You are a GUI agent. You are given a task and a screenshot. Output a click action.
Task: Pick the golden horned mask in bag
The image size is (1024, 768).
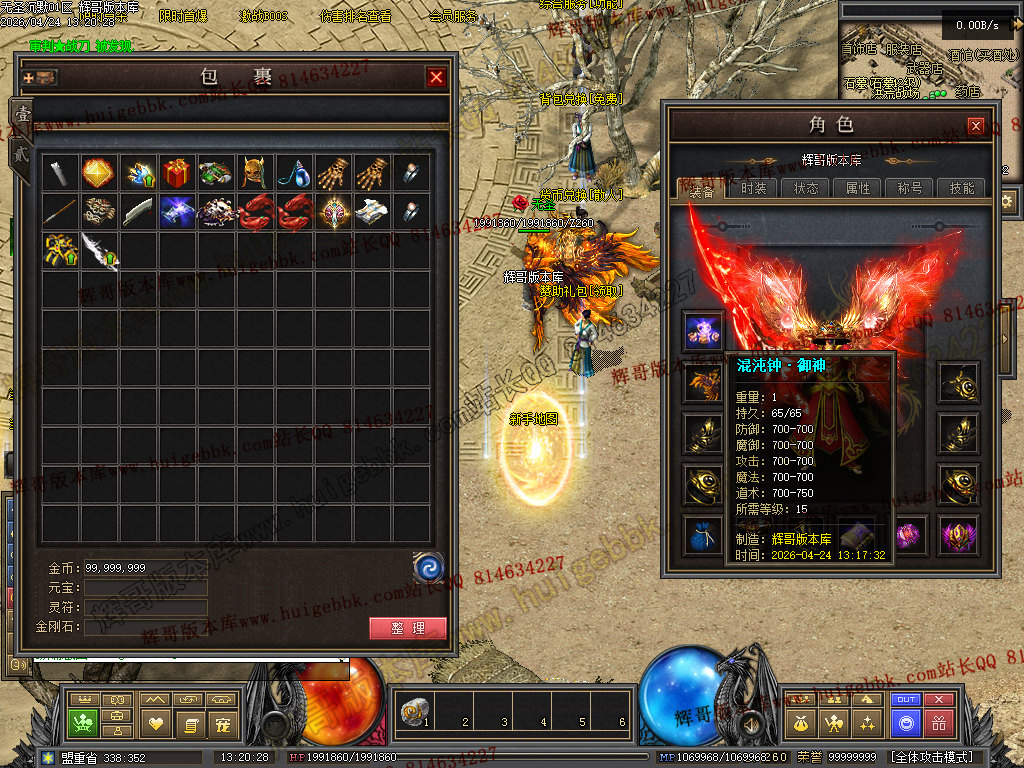click(255, 173)
